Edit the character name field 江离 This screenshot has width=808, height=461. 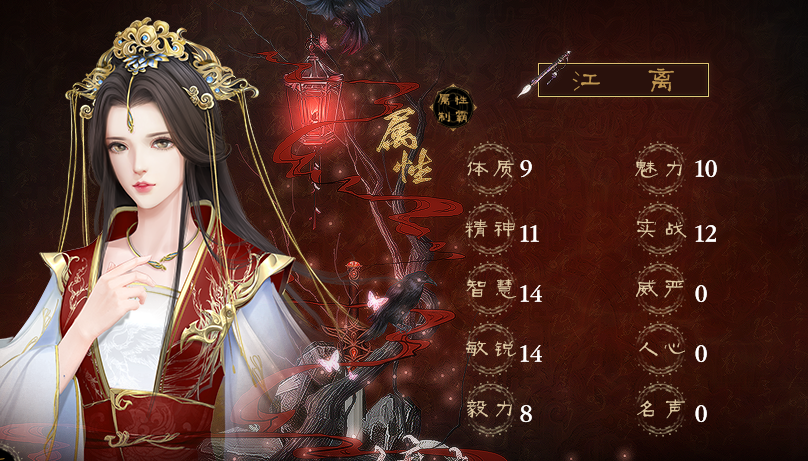click(x=623, y=80)
